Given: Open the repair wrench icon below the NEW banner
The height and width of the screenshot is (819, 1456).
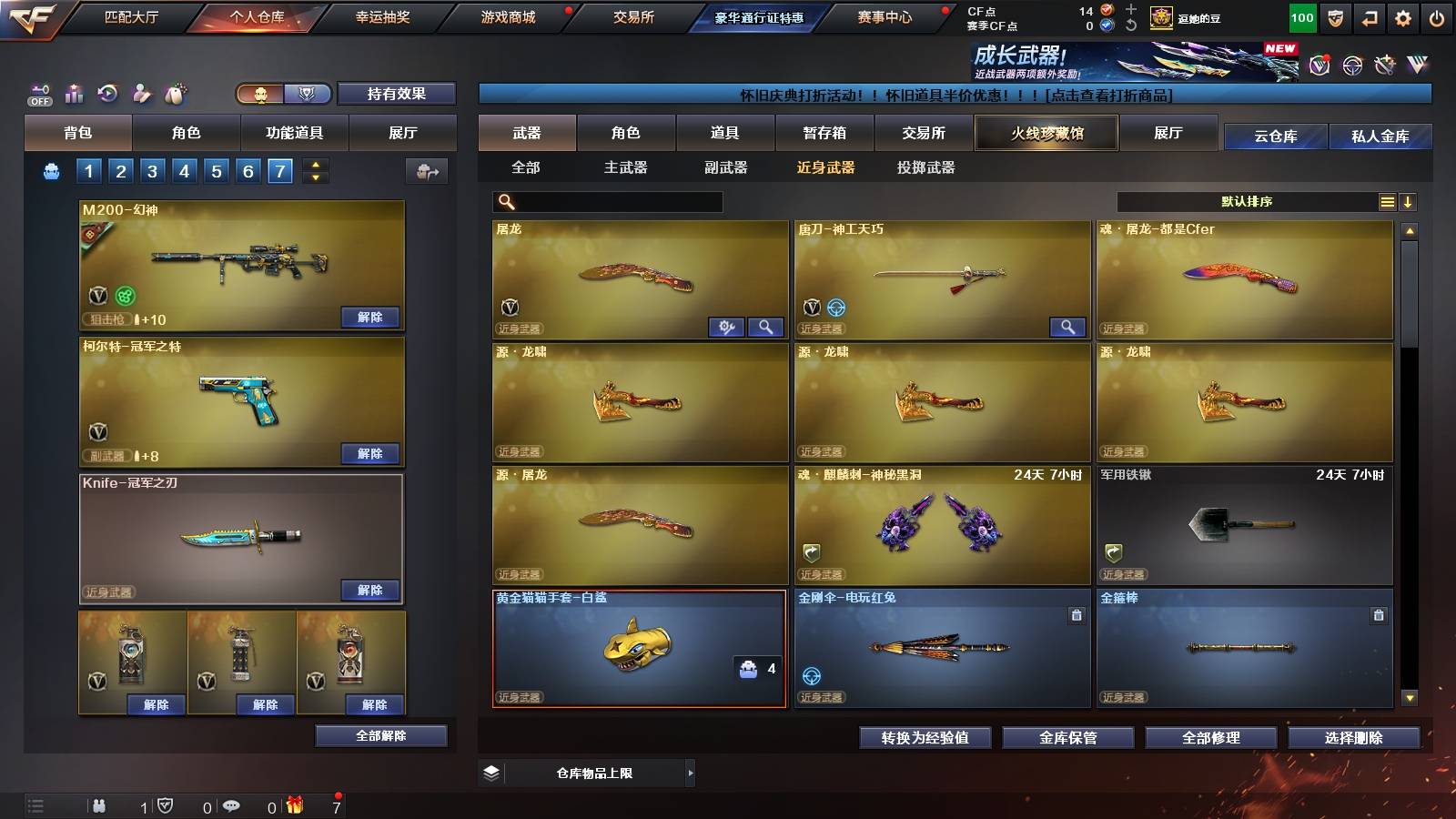Looking at the screenshot, I should pyautogui.click(x=1384, y=65).
